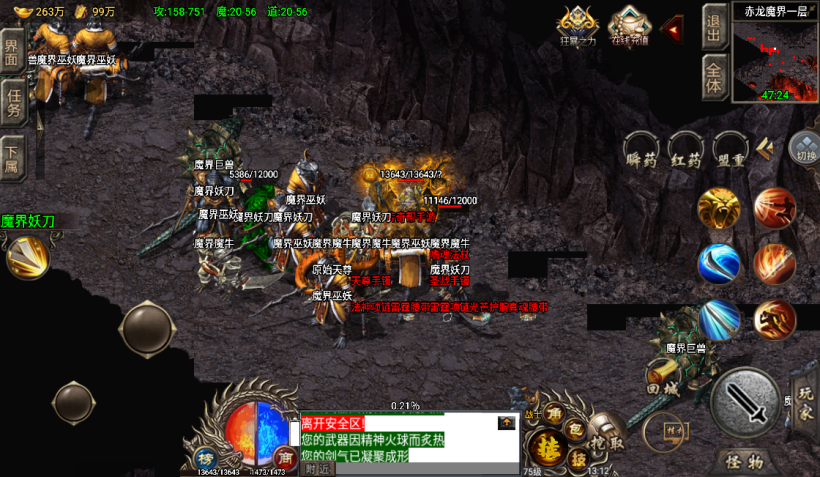Switch to the 怪物 monster target tab
Screen dimensions: 820x477
point(744,461)
